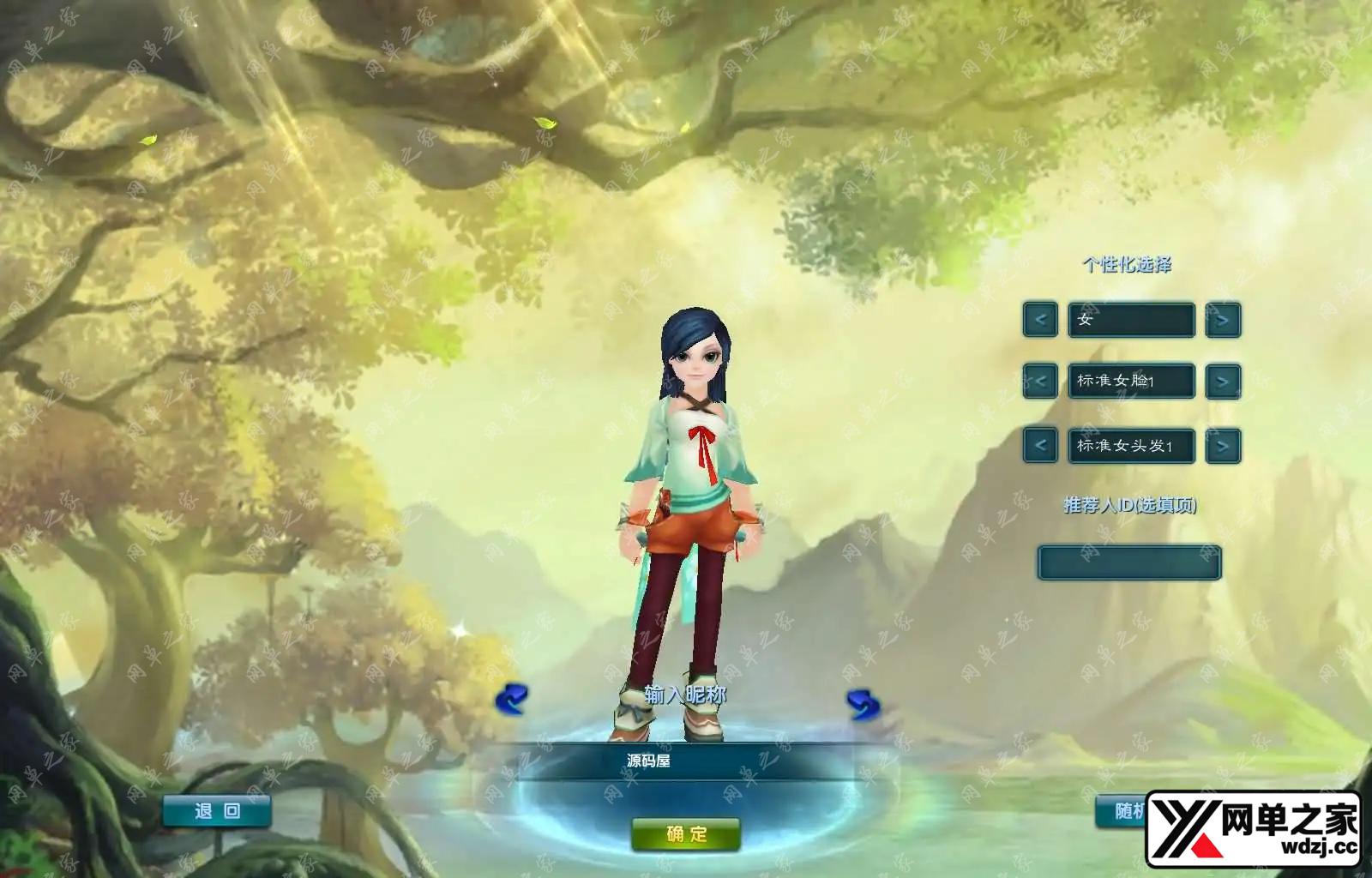This screenshot has height=878, width=1372.
Task: Select the next hairstyle option
Action: (x=1223, y=446)
